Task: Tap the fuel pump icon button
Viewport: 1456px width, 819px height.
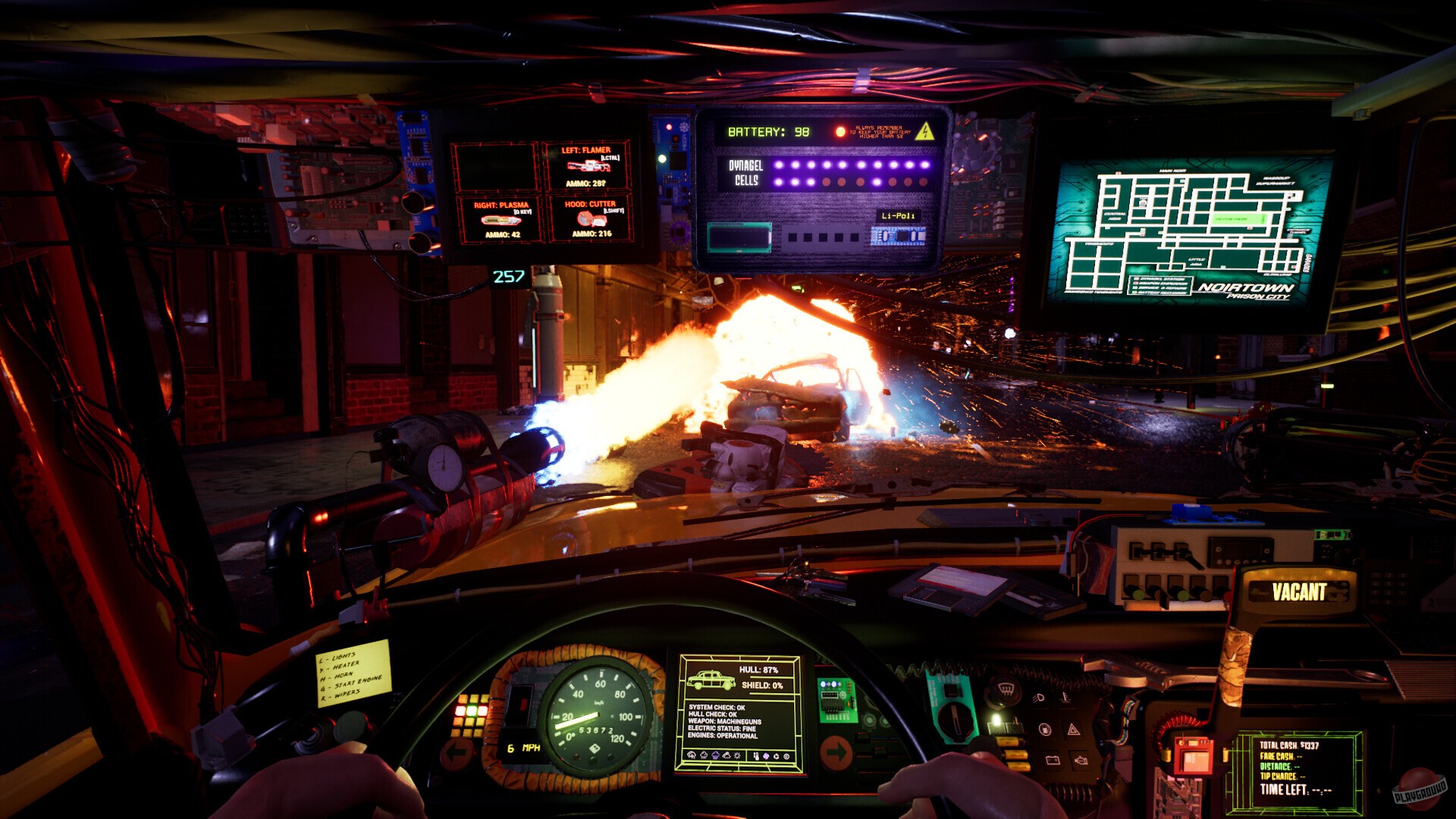Action: click(x=1045, y=730)
